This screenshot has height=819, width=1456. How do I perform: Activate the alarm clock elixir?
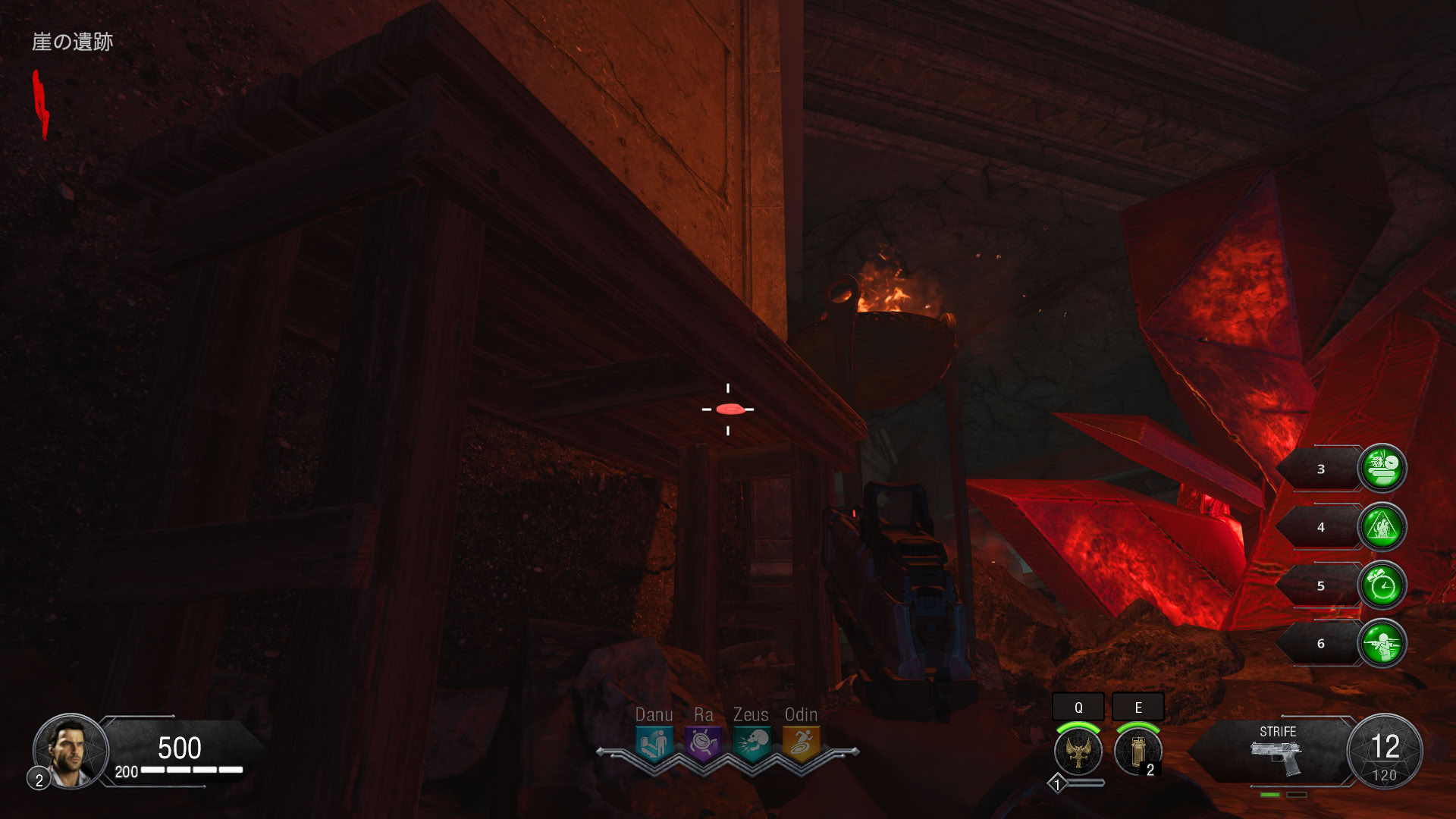[x=1382, y=585]
